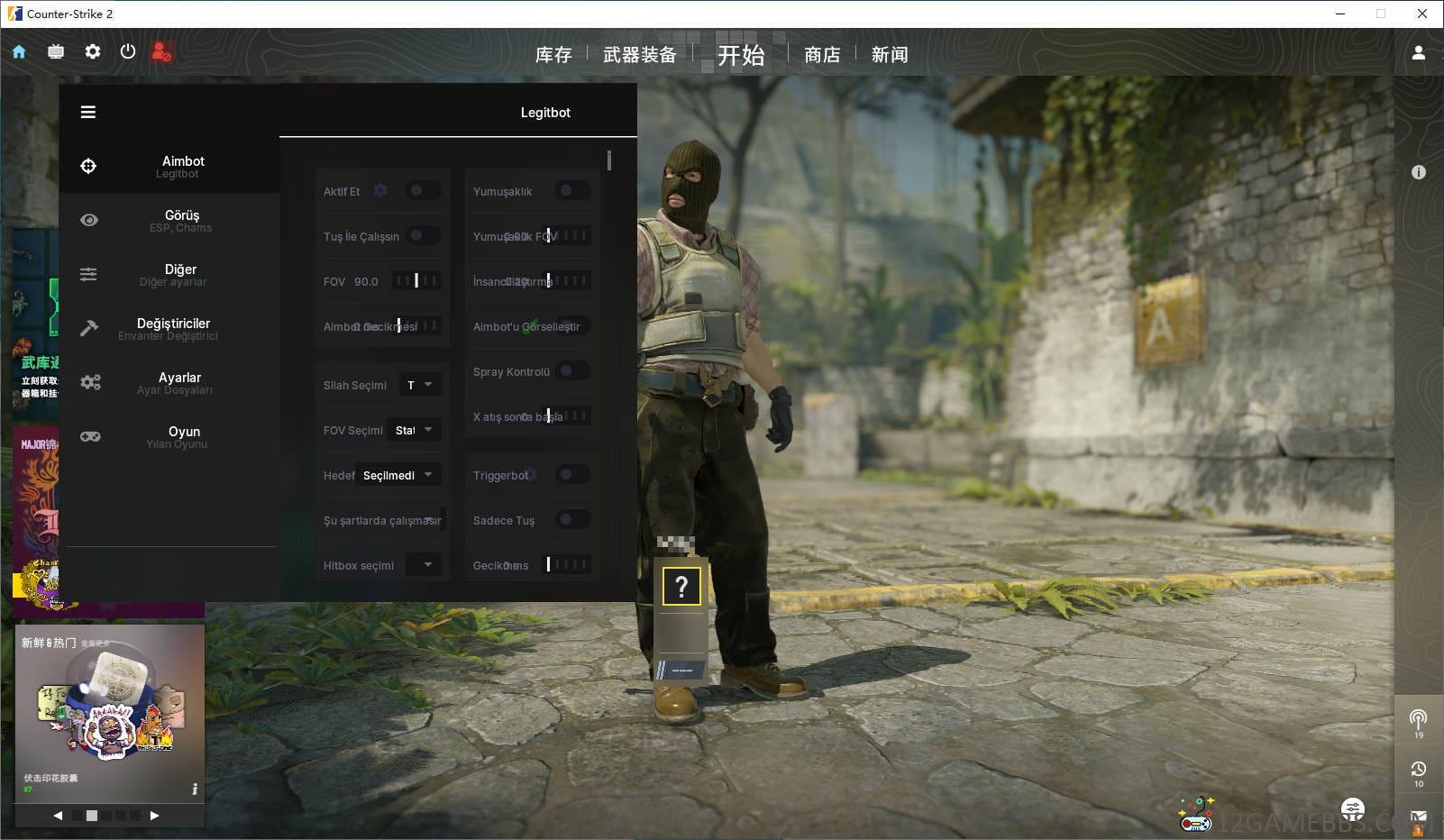Viewport: 1444px width, 840px height.
Task: Enable the Triggerbot switch
Action: pyautogui.click(x=571, y=475)
